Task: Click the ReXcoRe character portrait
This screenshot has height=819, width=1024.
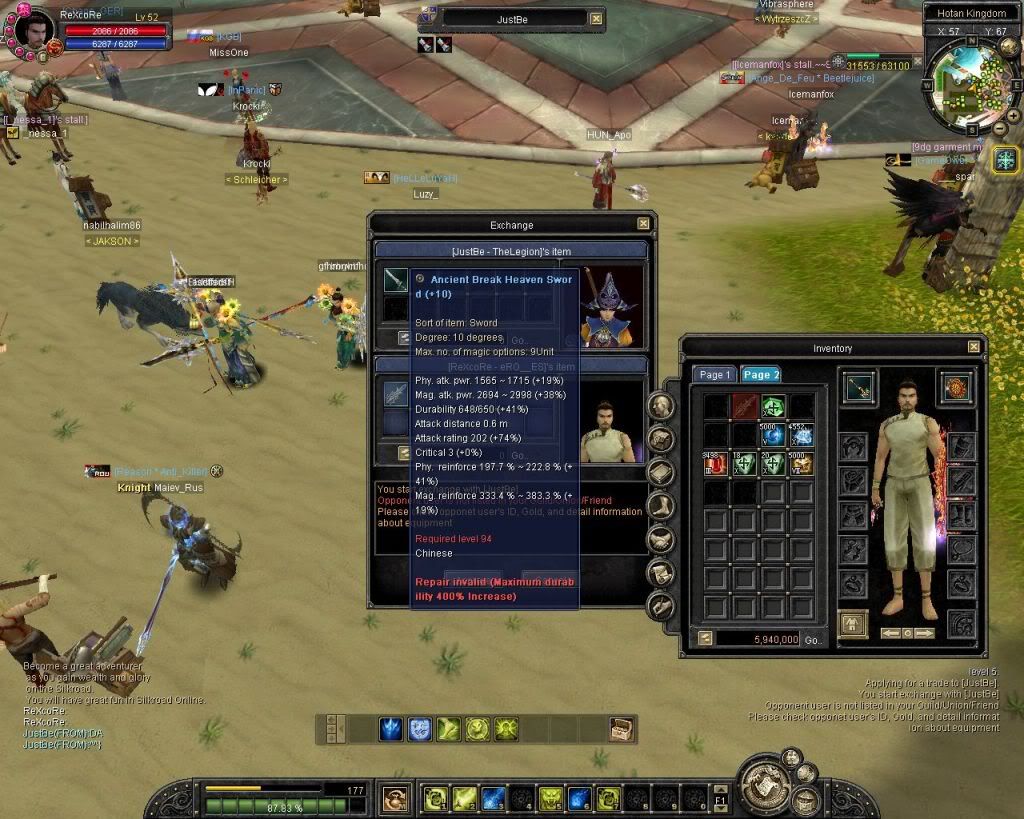Action: [x=32, y=32]
